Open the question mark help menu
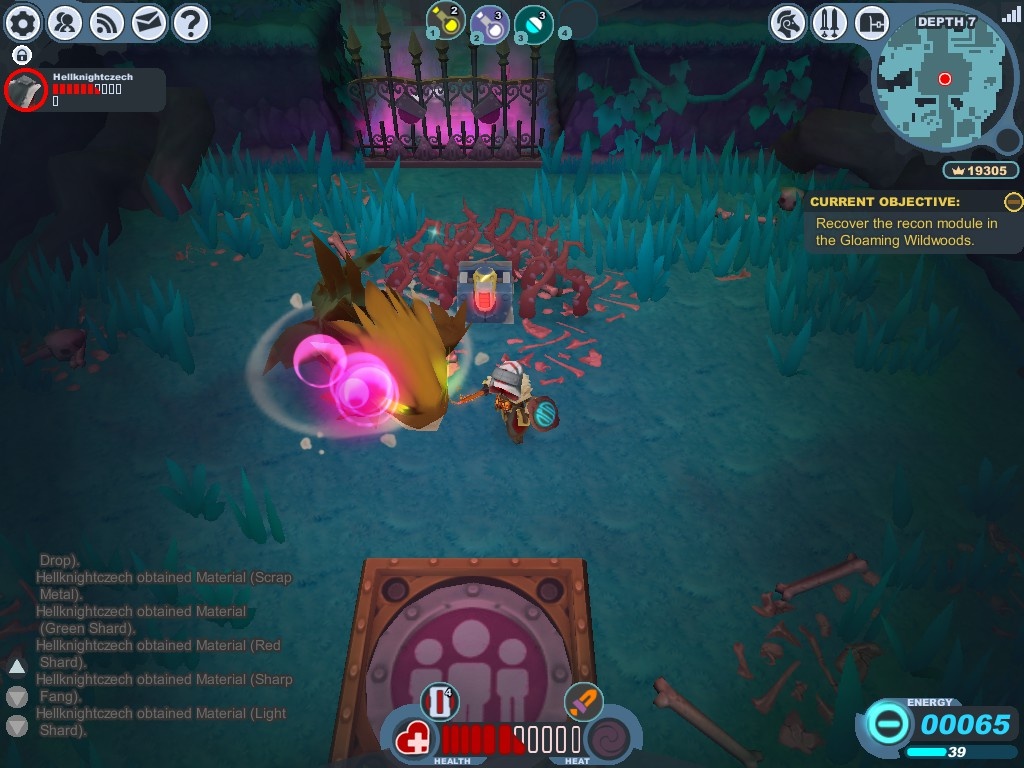The height and width of the screenshot is (768, 1024). [x=191, y=22]
